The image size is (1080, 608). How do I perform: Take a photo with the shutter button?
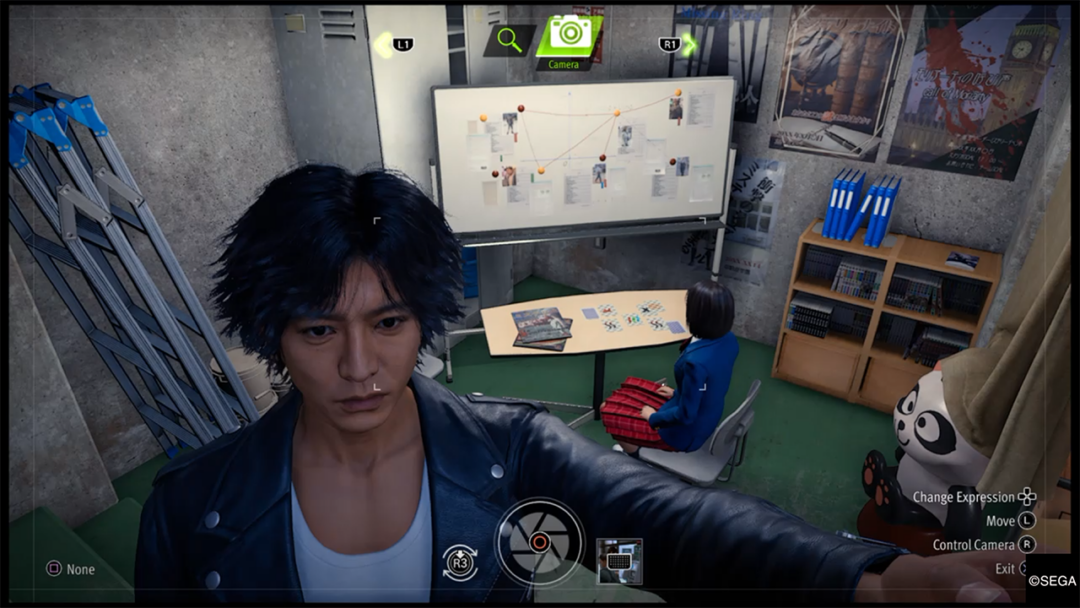[539, 541]
